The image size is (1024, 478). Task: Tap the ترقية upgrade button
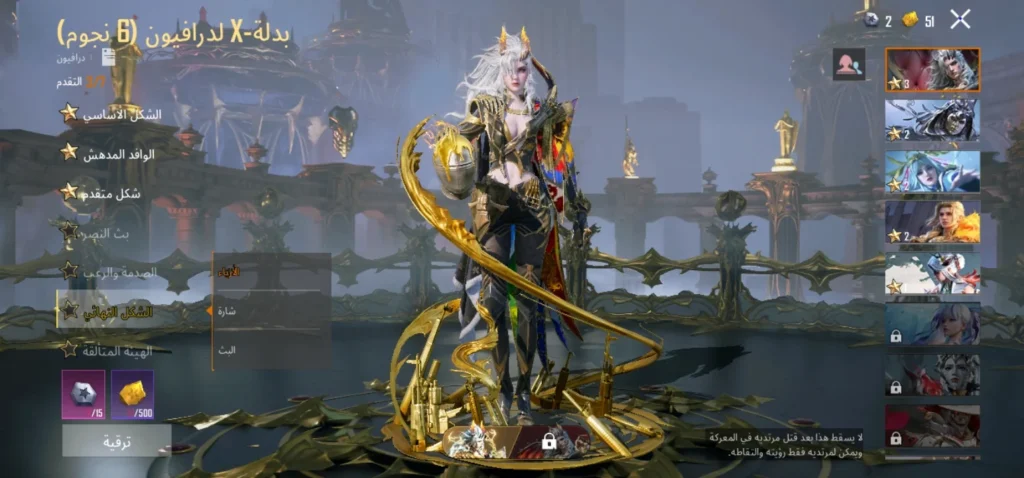pyautogui.click(x=116, y=440)
